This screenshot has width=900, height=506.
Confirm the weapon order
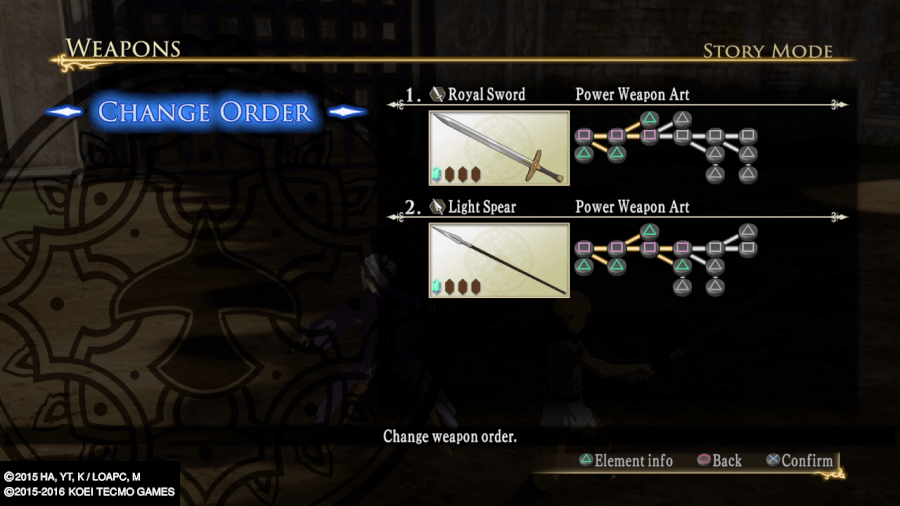798,461
